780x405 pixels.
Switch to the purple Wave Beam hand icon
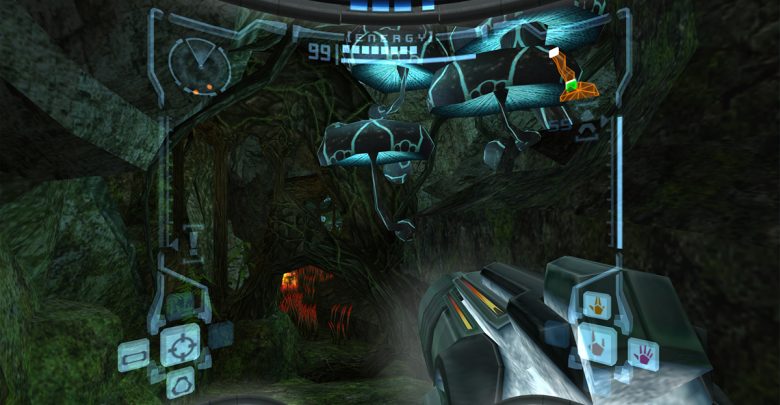click(642, 352)
